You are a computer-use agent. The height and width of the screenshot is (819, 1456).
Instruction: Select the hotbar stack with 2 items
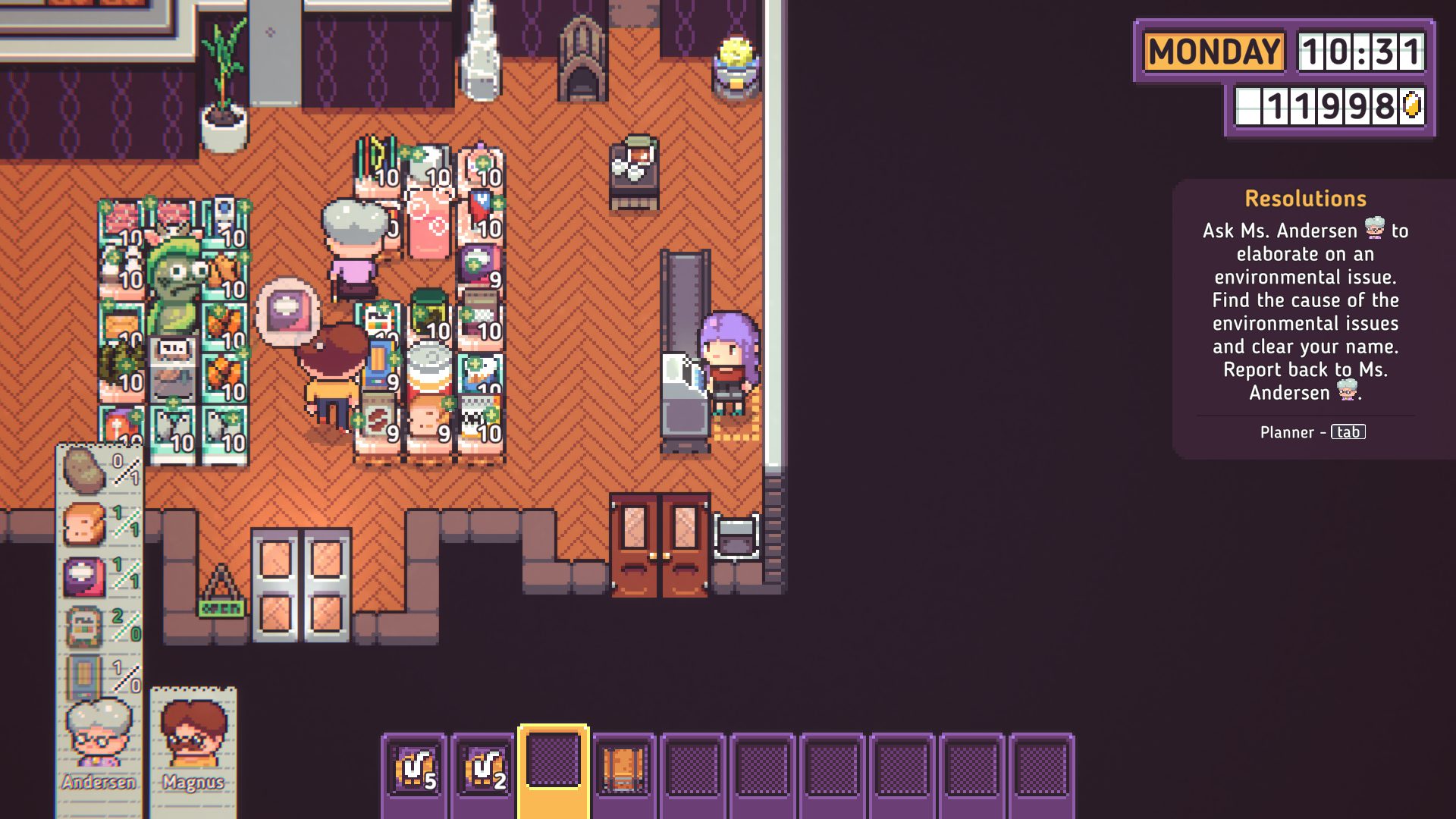coord(484,769)
